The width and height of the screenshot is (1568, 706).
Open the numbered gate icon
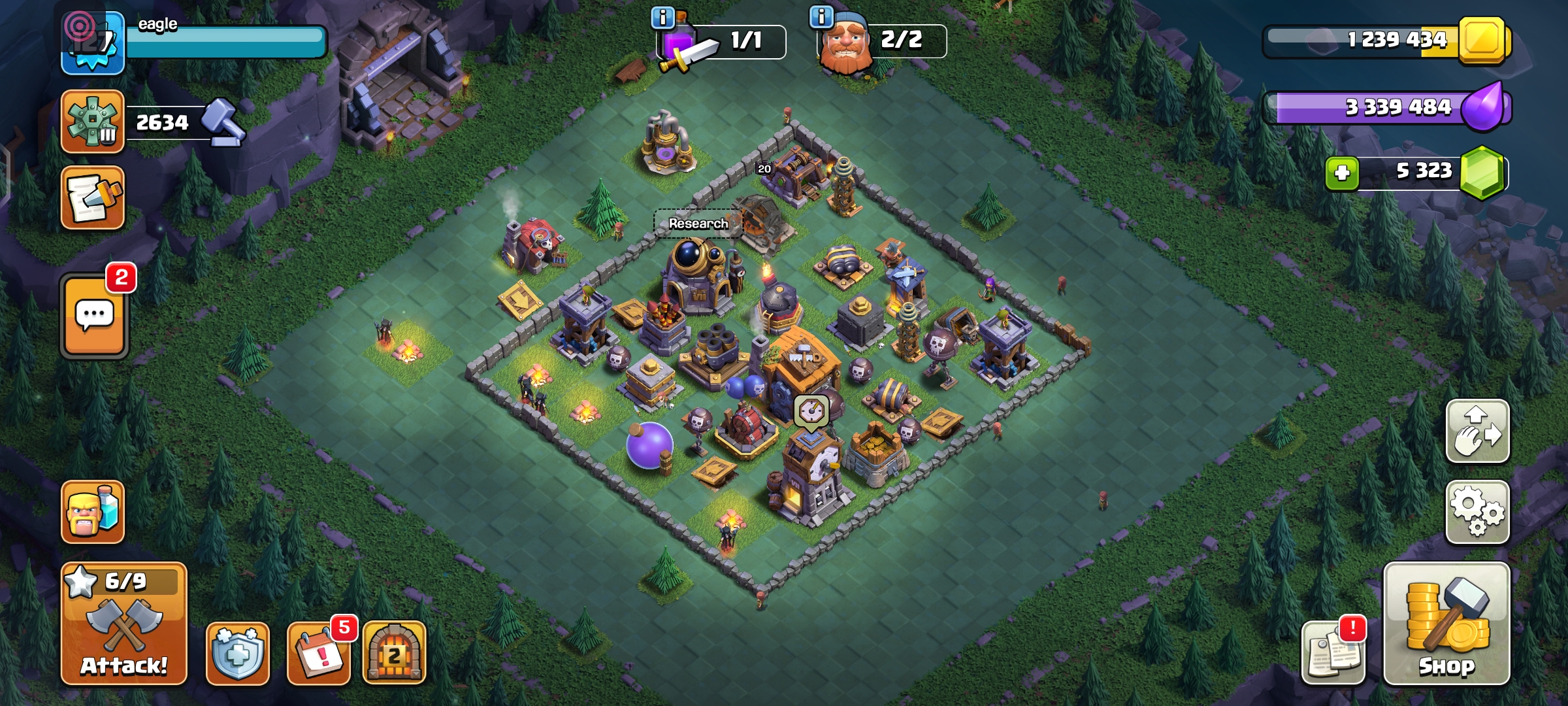coord(394,653)
